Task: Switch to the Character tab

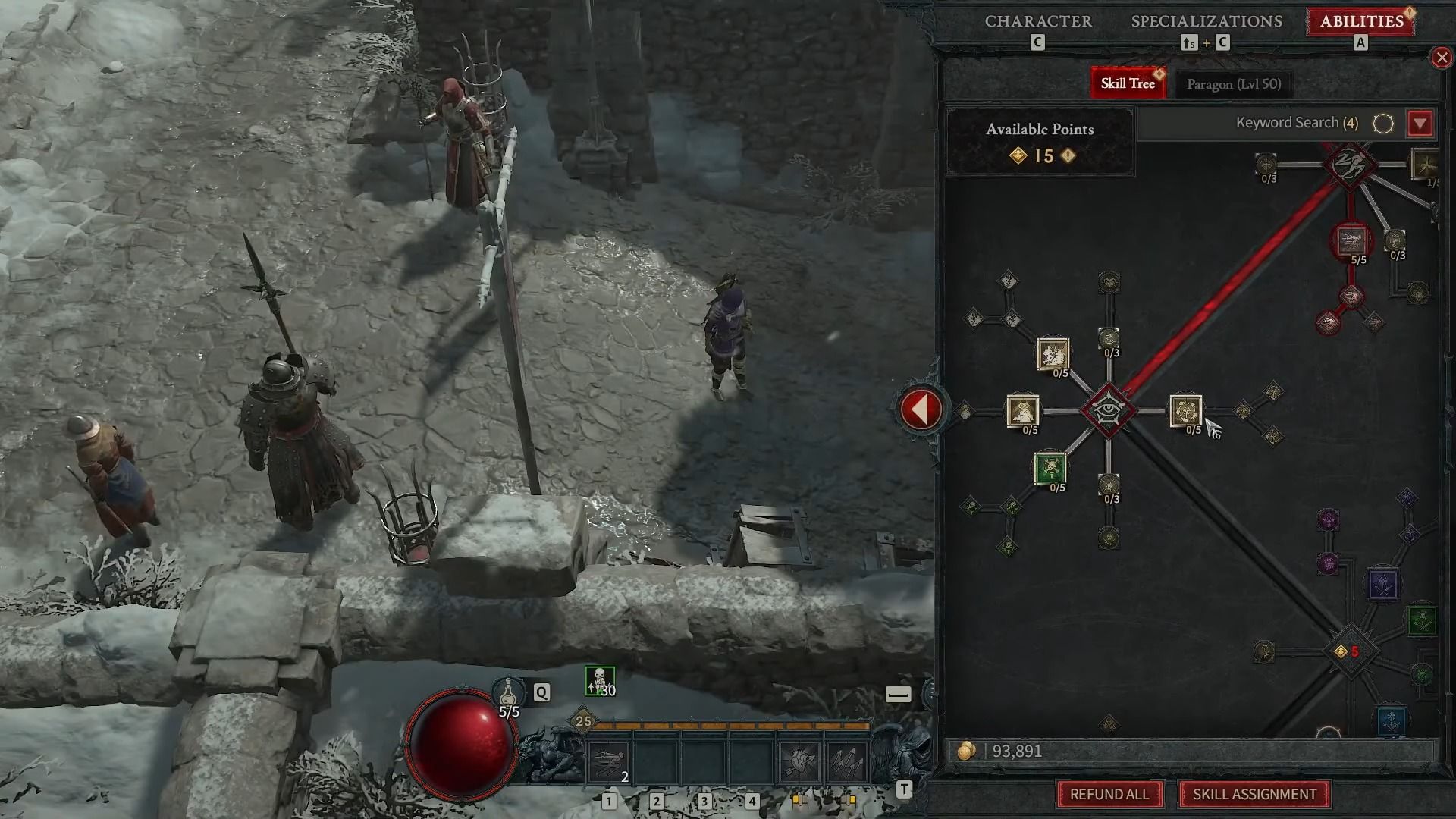Action: point(1038,21)
